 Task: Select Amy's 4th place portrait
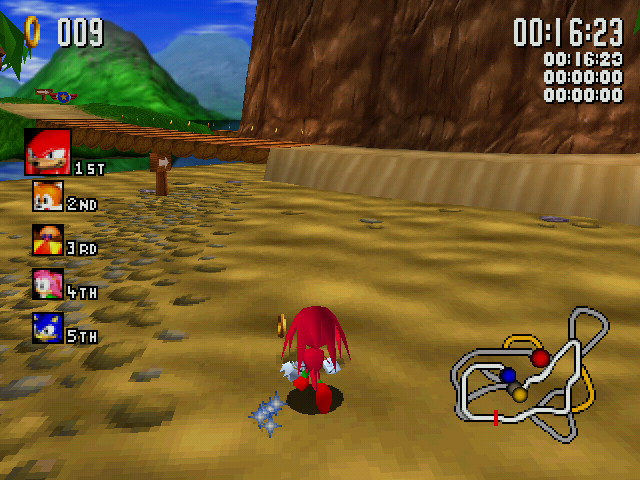(47, 284)
